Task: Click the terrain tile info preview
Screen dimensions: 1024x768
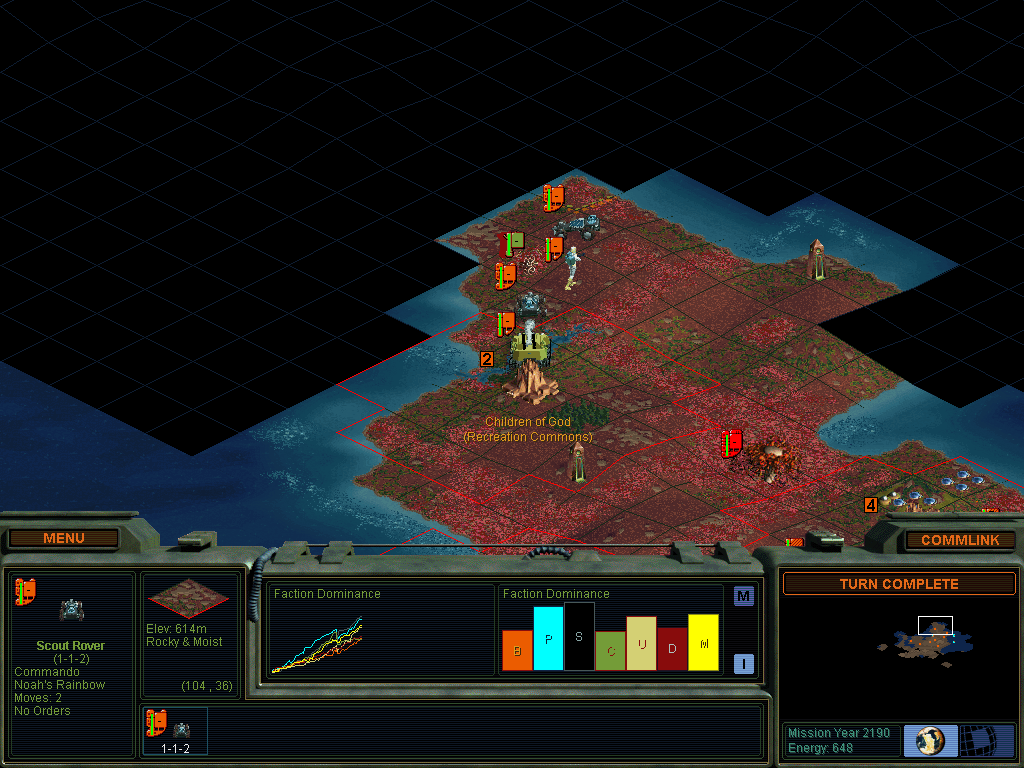Action: click(188, 600)
